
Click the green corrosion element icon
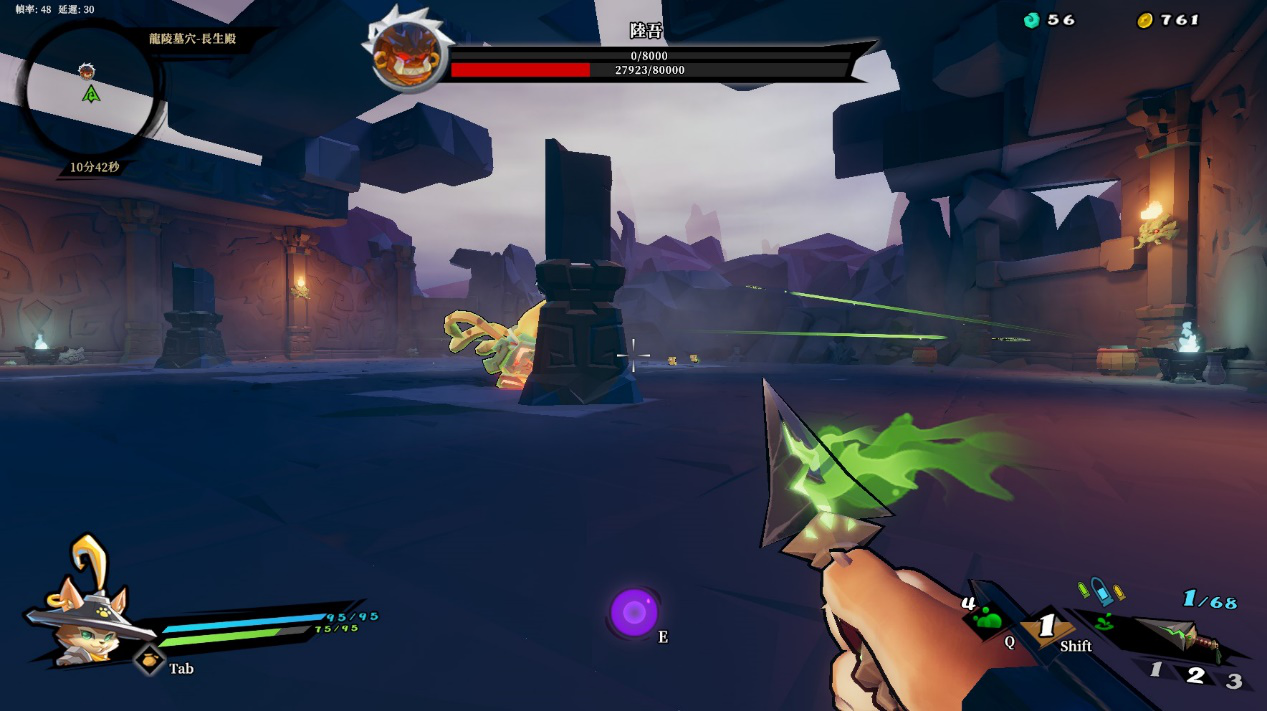(x=1105, y=622)
